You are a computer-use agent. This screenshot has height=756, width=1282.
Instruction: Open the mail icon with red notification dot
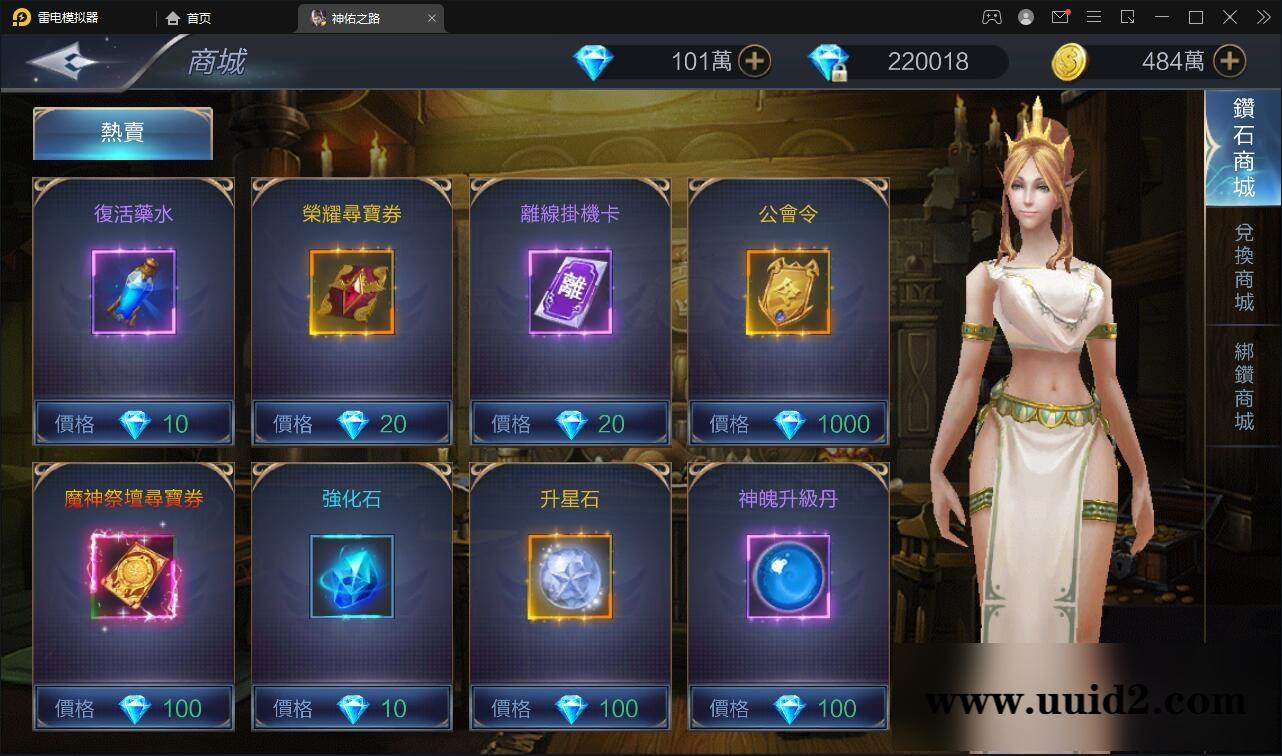click(1061, 17)
